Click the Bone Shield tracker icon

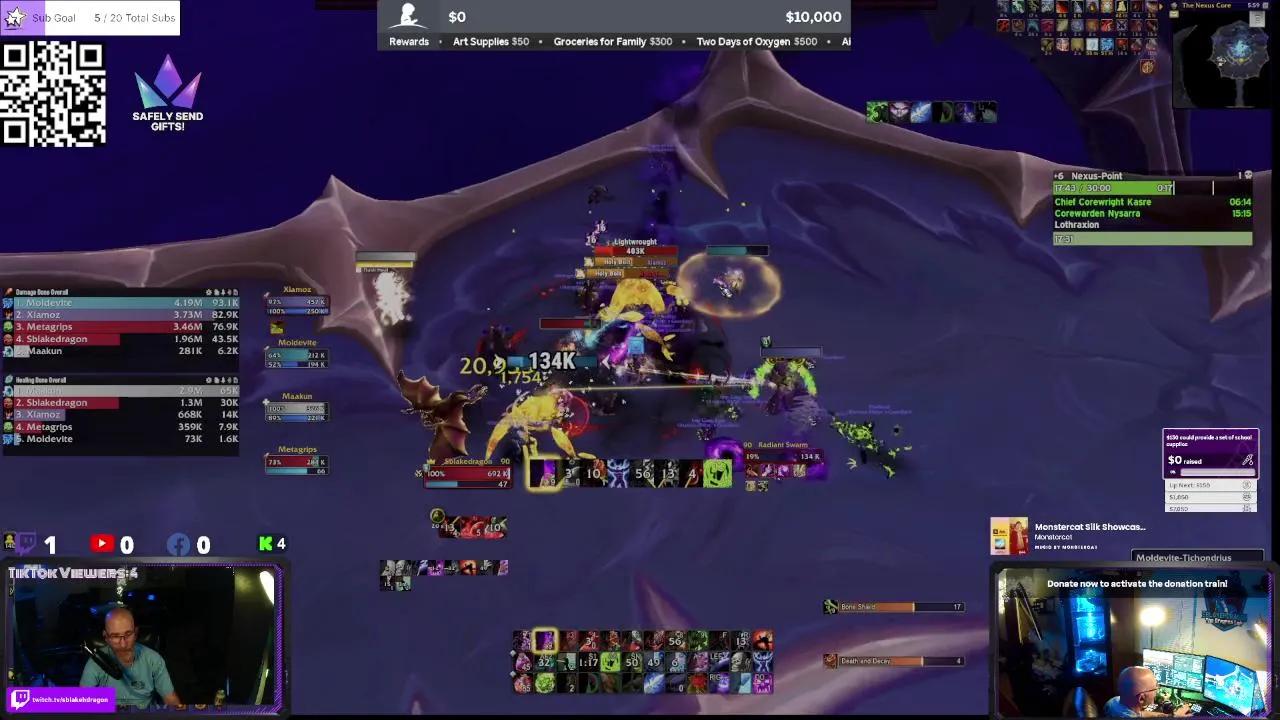830,606
